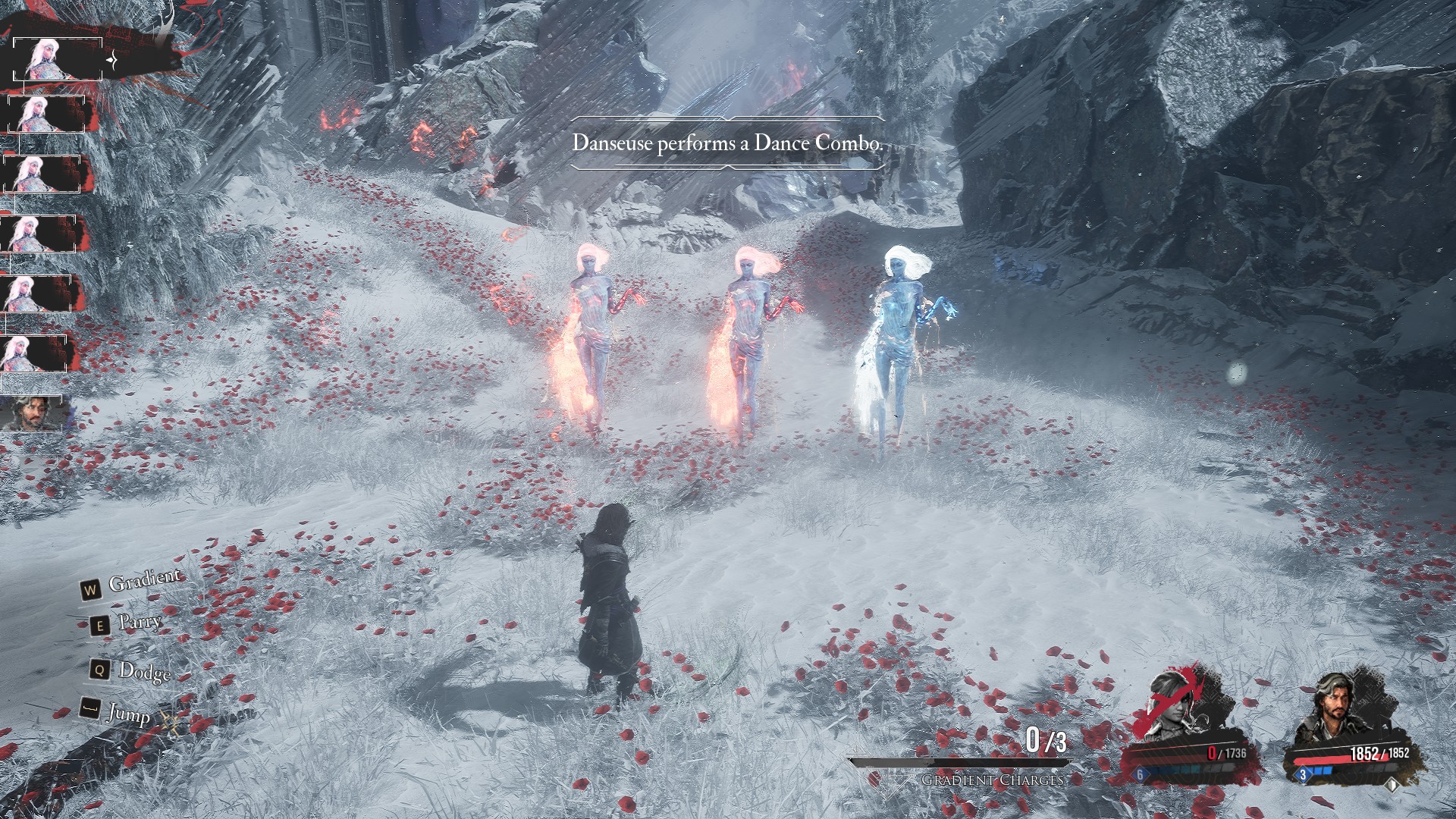Select the bearded man's portrait in turn order
The width and height of the screenshot is (1456, 819).
(x=32, y=413)
